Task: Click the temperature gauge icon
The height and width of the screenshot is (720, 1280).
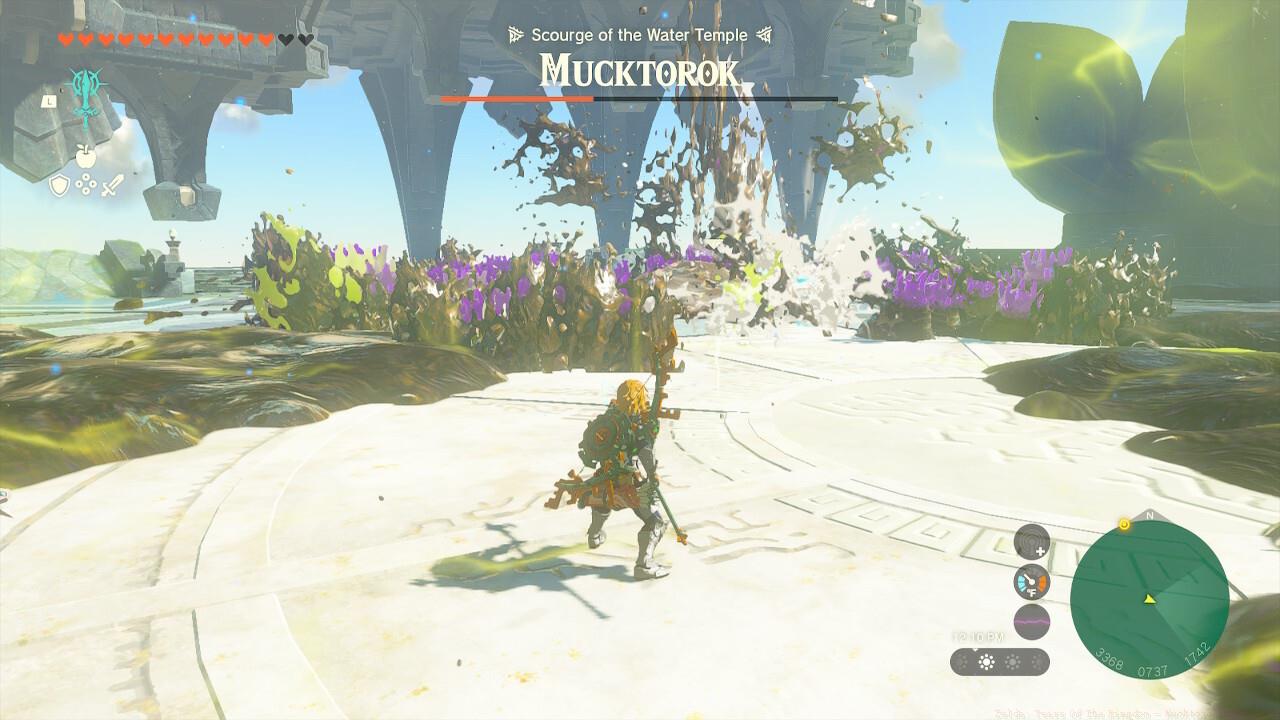Action: [x=1031, y=581]
